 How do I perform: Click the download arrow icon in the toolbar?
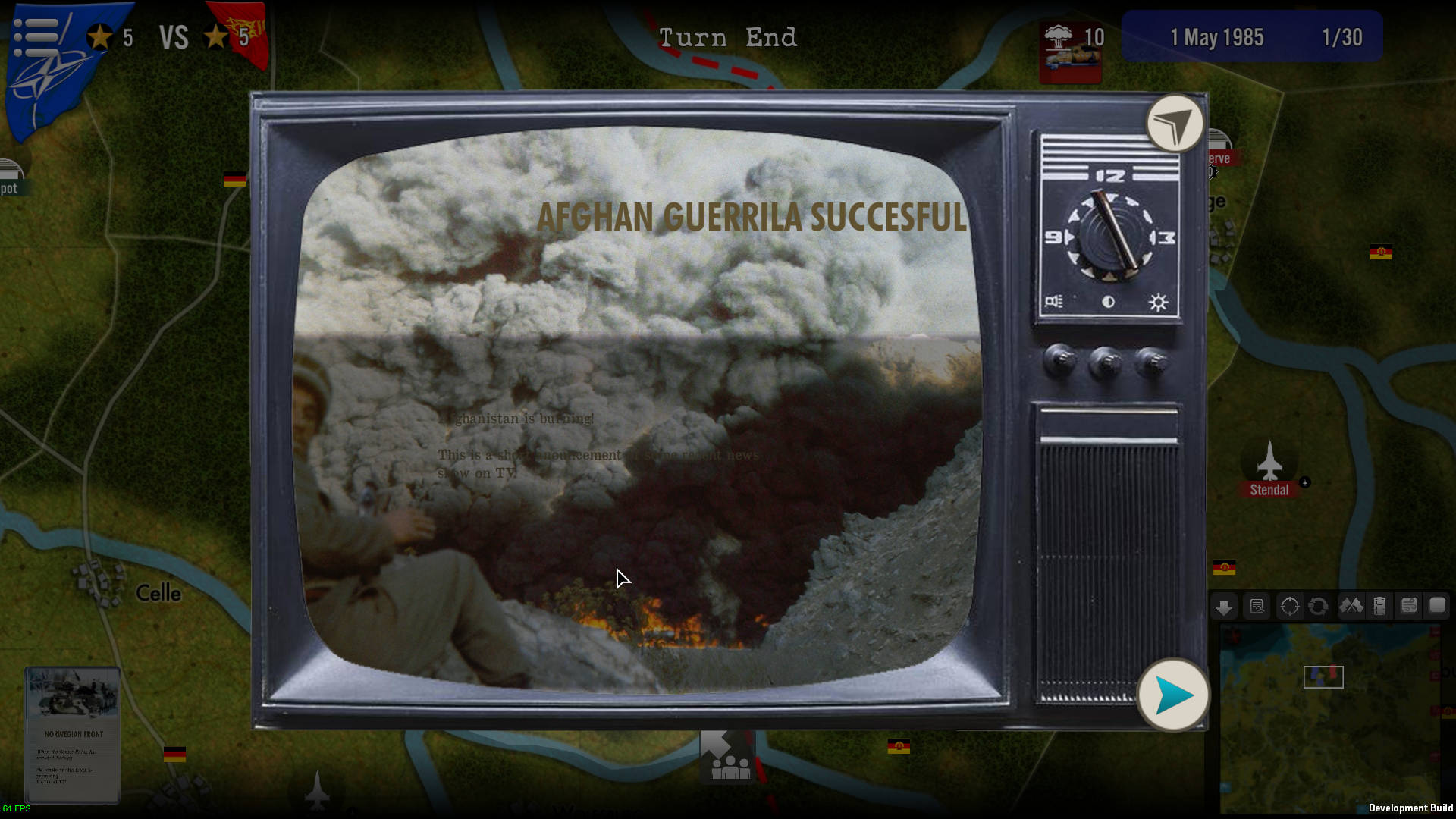coord(1223,607)
